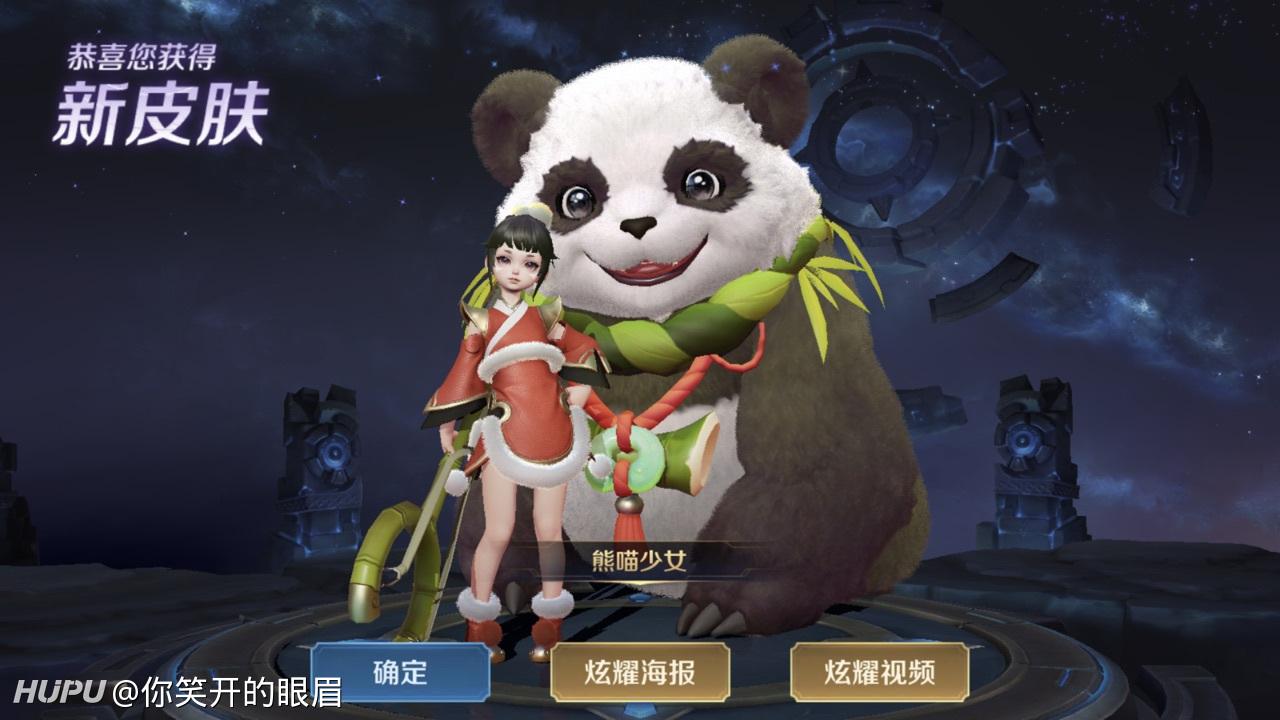The image size is (1280, 720).
Task: Confirm the new skin with 确定
Action: click(x=400, y=672)
